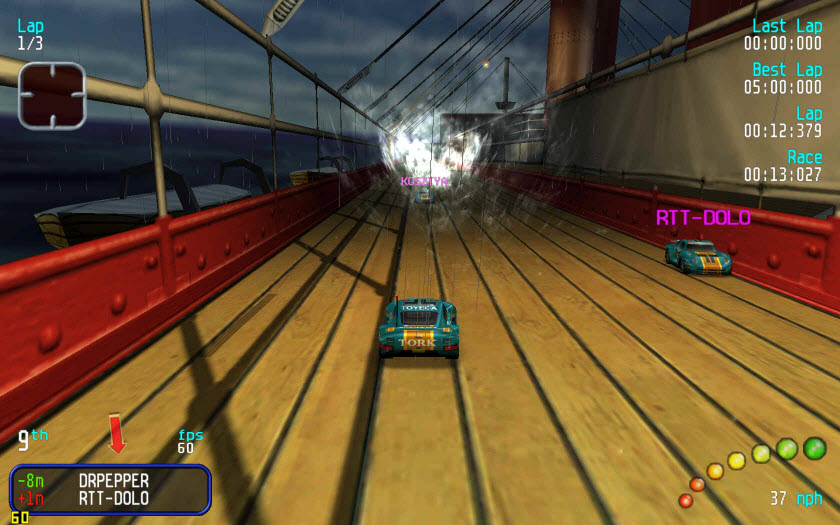This screenshot has width=840, height=525.
Task: Select RTT-DOLO row in the opponent distance list
Action: tap(112, 498)
